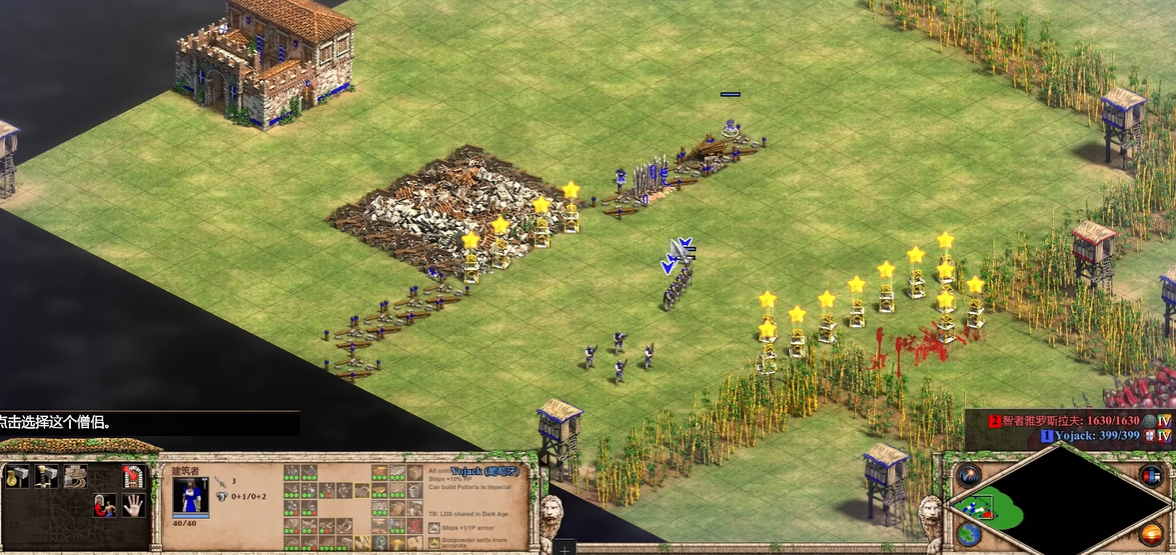Click the sunset icon button beside the minimap

[1150, 533]
